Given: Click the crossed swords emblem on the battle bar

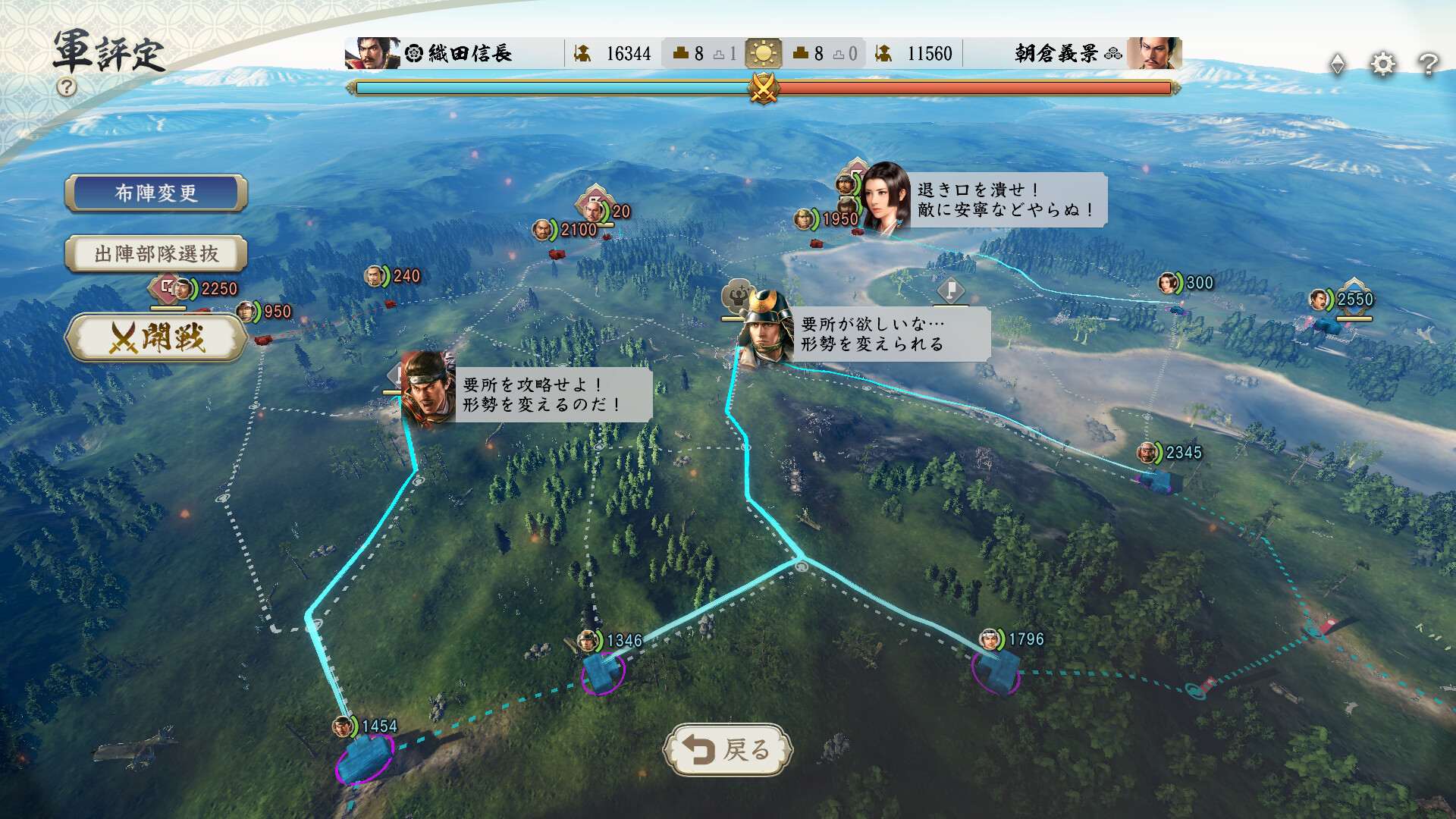Looking at the screenshot, I should pos(763,89).
